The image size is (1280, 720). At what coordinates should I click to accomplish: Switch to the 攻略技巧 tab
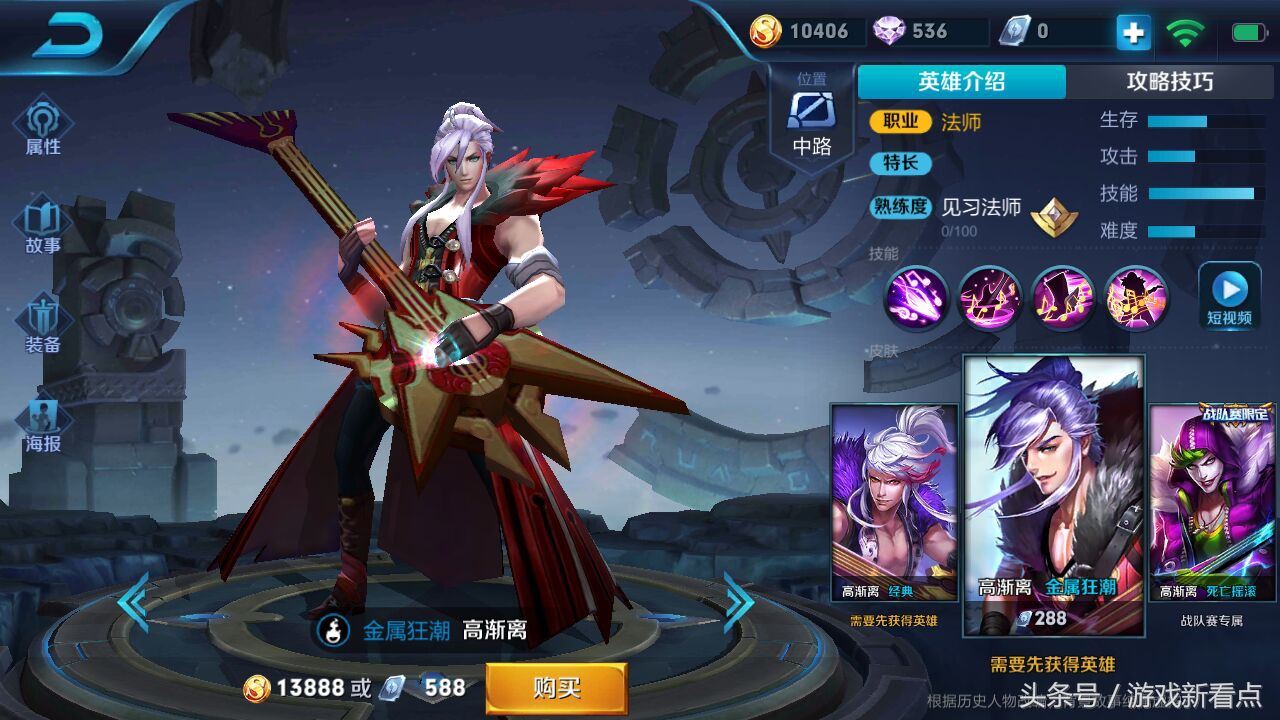[x=1169, y=82]
